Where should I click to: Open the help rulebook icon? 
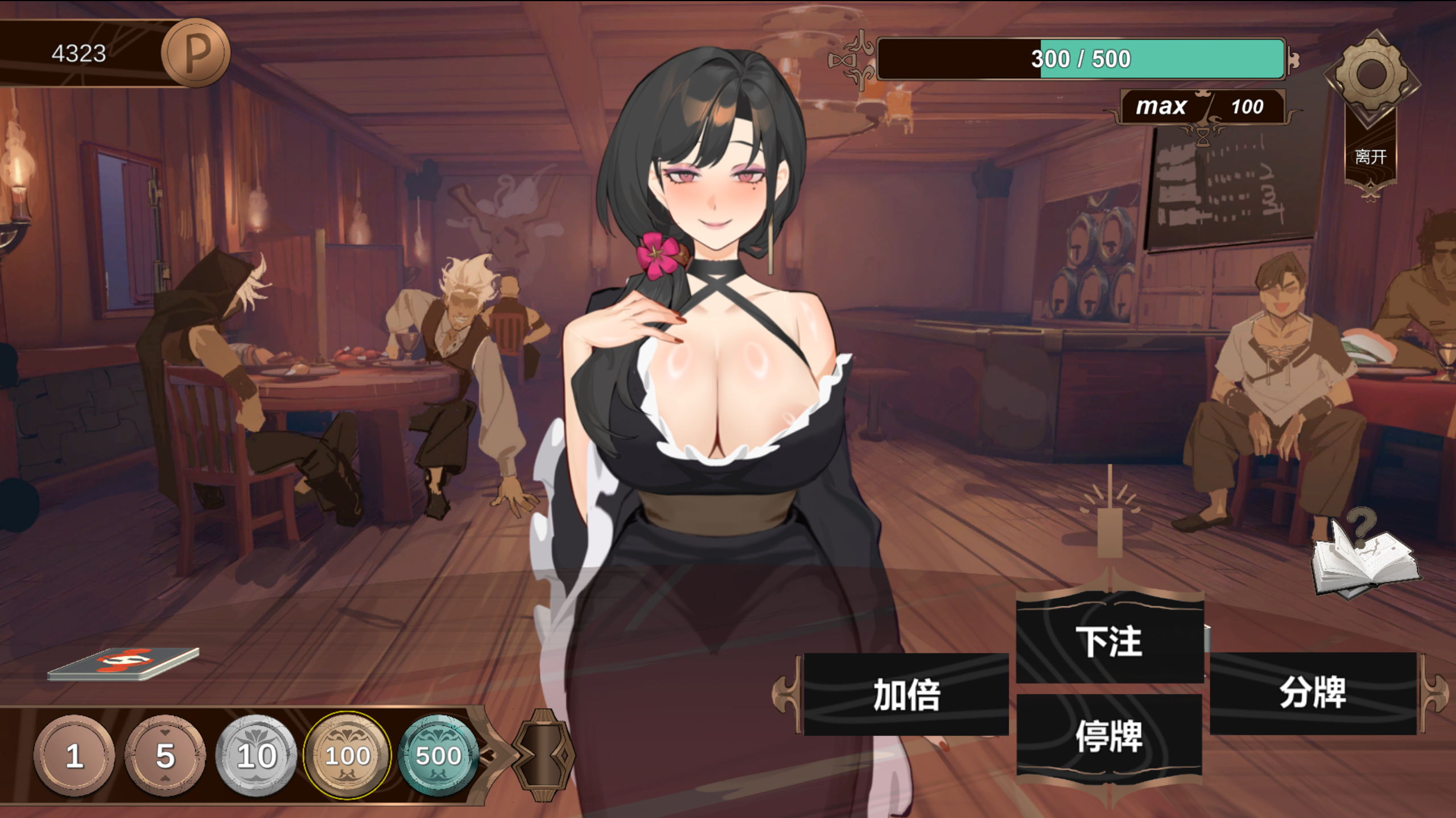(x=1366, y=558)
